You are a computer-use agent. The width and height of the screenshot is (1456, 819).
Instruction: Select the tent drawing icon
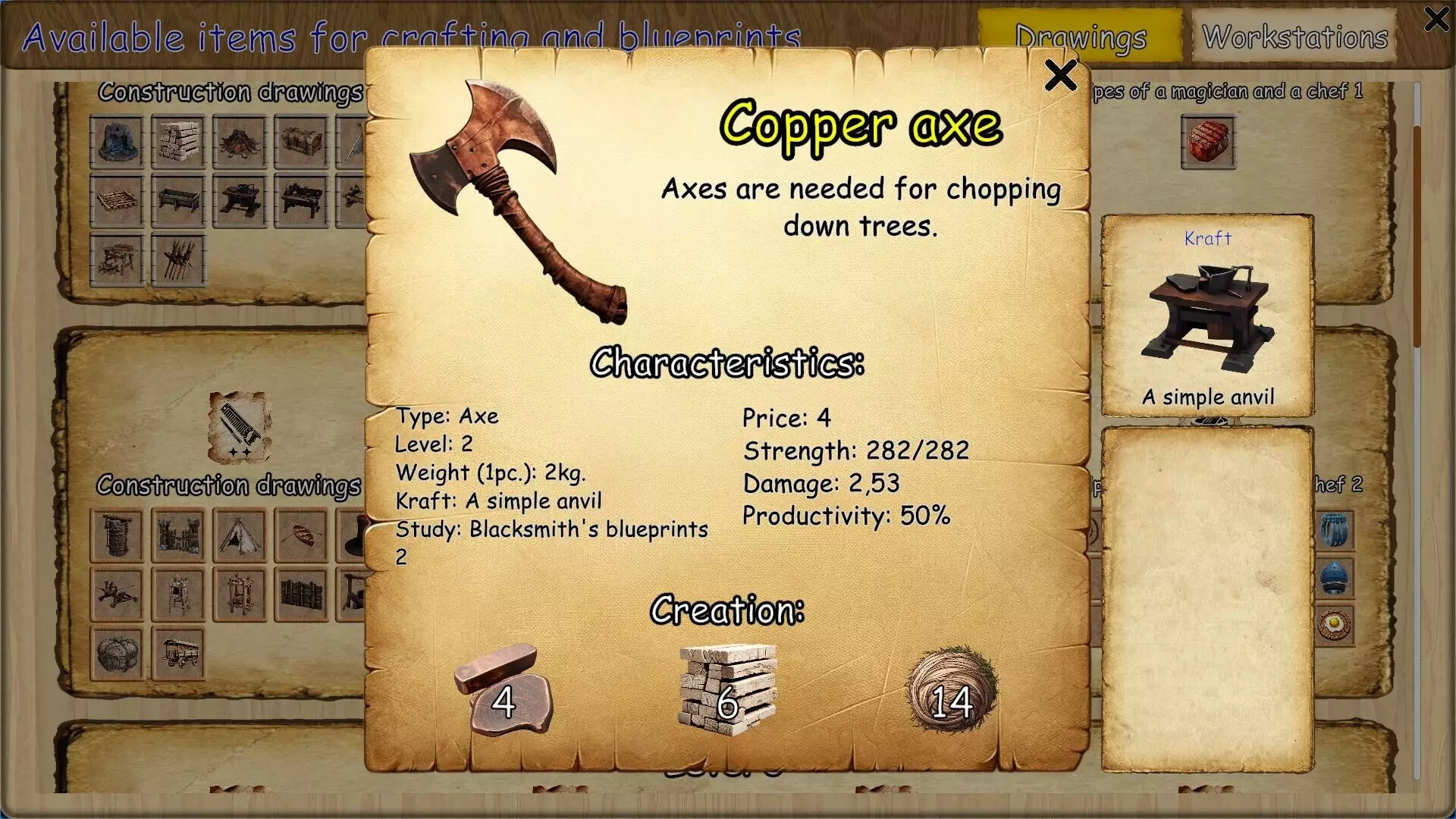coord(240,535)
